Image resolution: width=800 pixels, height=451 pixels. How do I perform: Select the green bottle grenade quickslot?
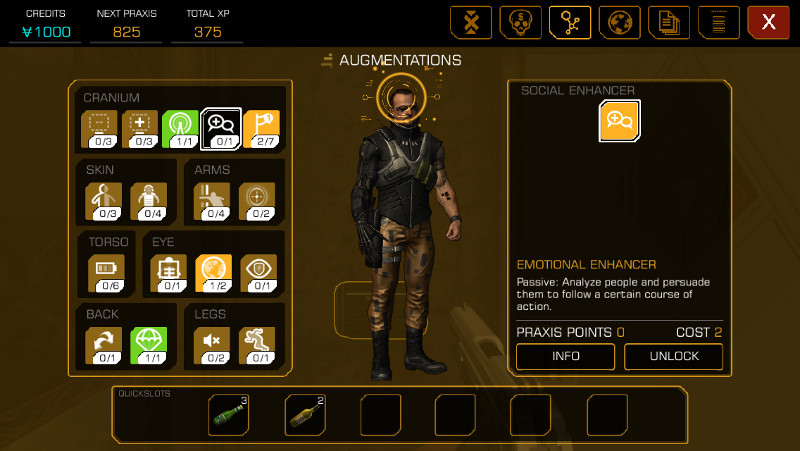tap(229, 414)
